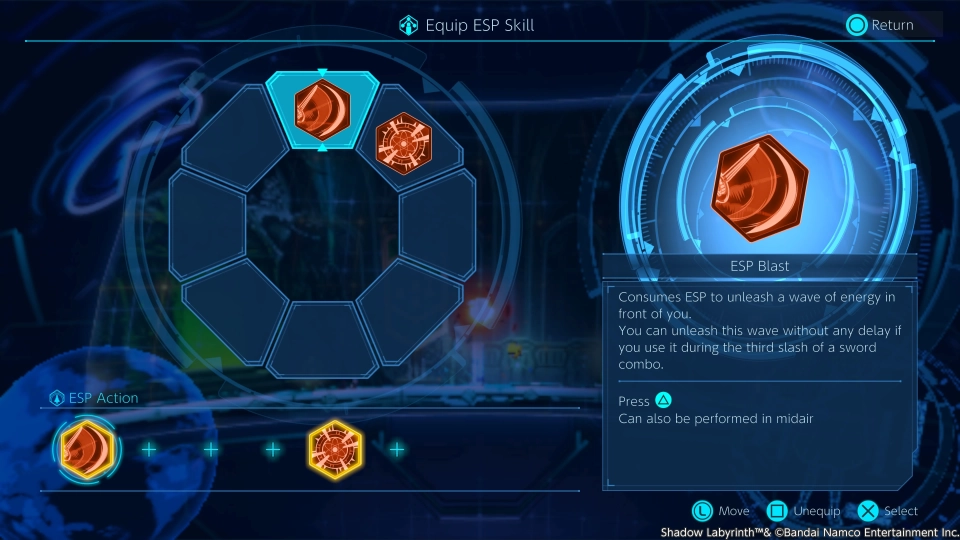960x540 pixels.
Task: Click the ESP Blast icon under ESP Action
Action: pyautogui.click(x=87, y=449)
